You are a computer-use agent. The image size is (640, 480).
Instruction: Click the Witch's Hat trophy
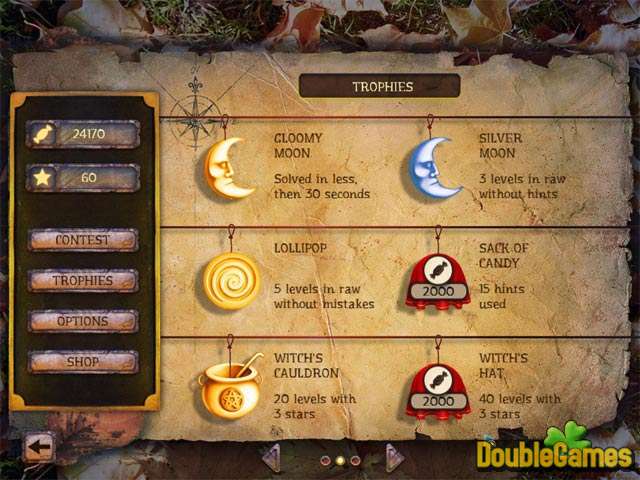(x=437, y=390)
